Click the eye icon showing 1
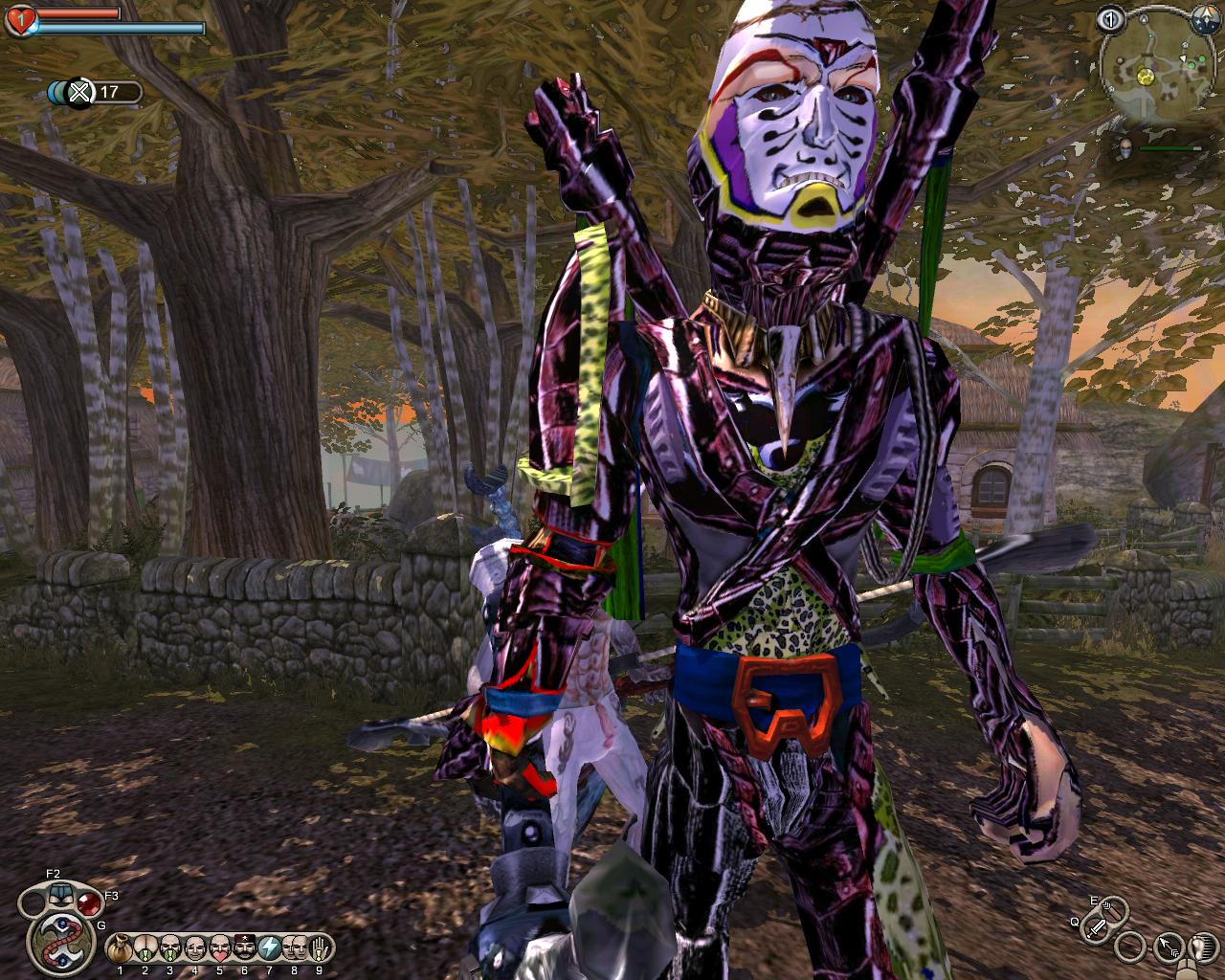This screenshot has height=980, width=1225. coord(1110,18)
